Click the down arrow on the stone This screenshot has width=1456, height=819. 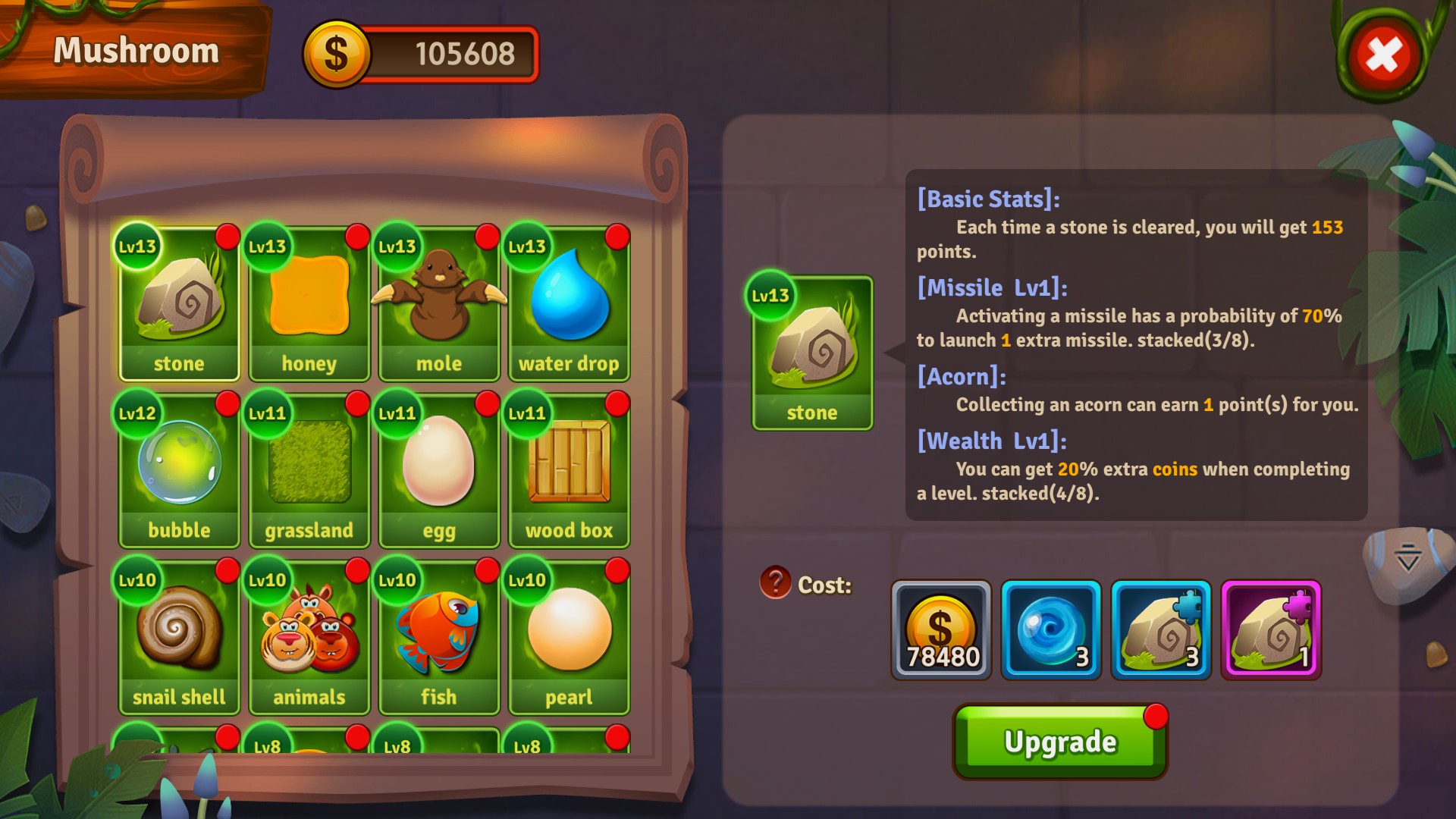click(1407, 558)
